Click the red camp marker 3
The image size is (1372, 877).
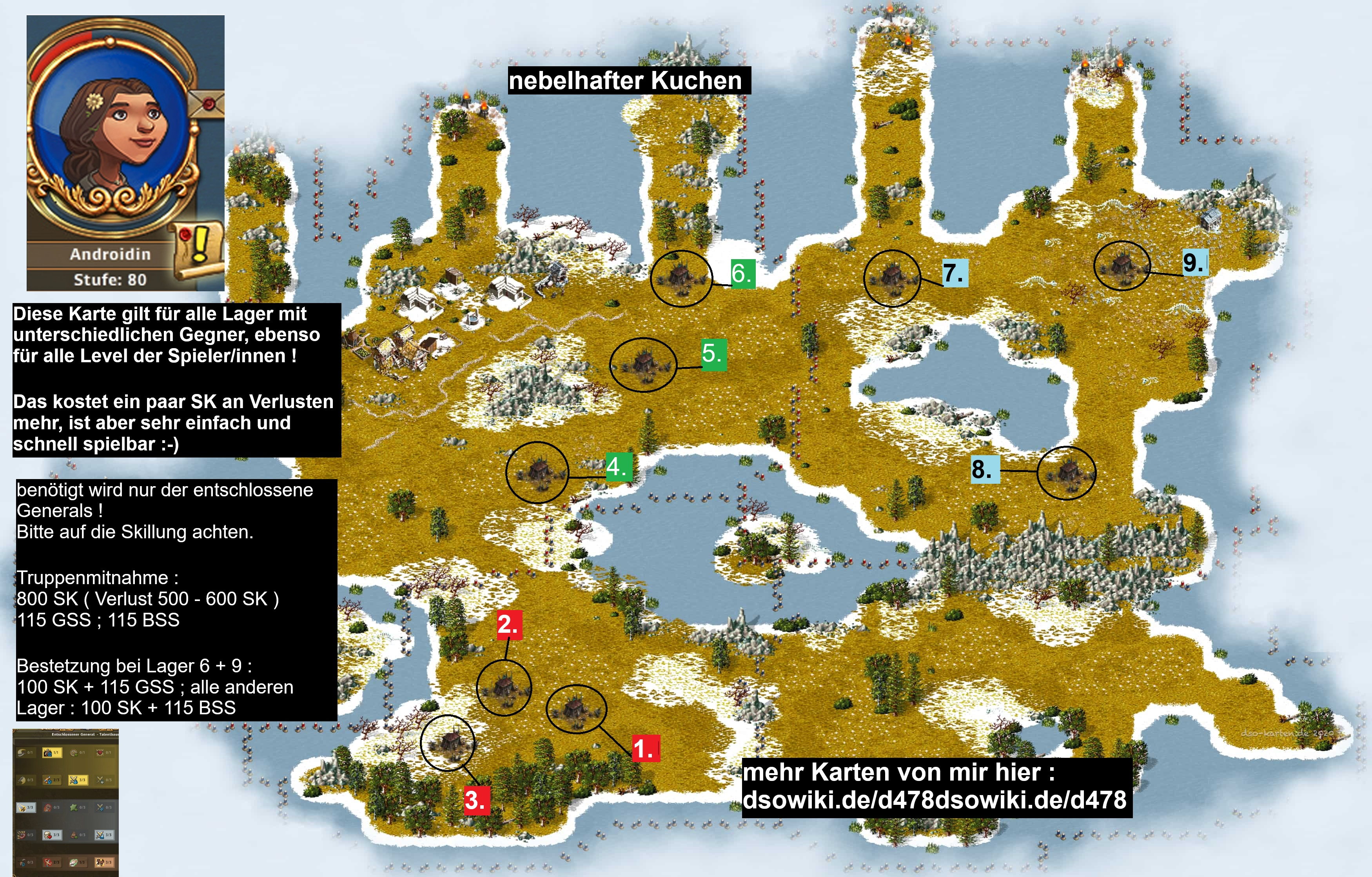[x=475, y=799]
